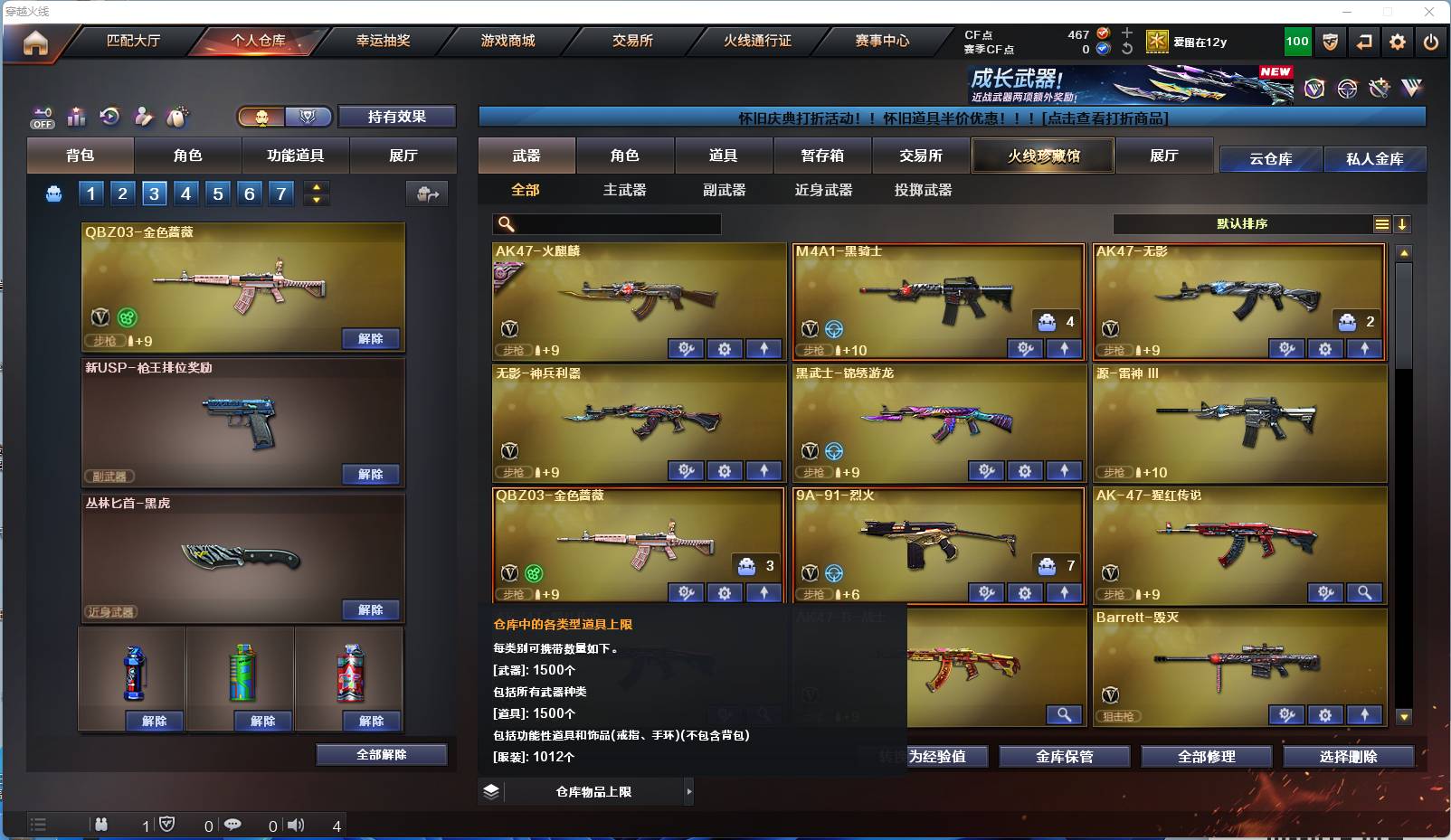Open the settings gear at top right
The image size is (1451, 840).
[x=1398, y=41]
